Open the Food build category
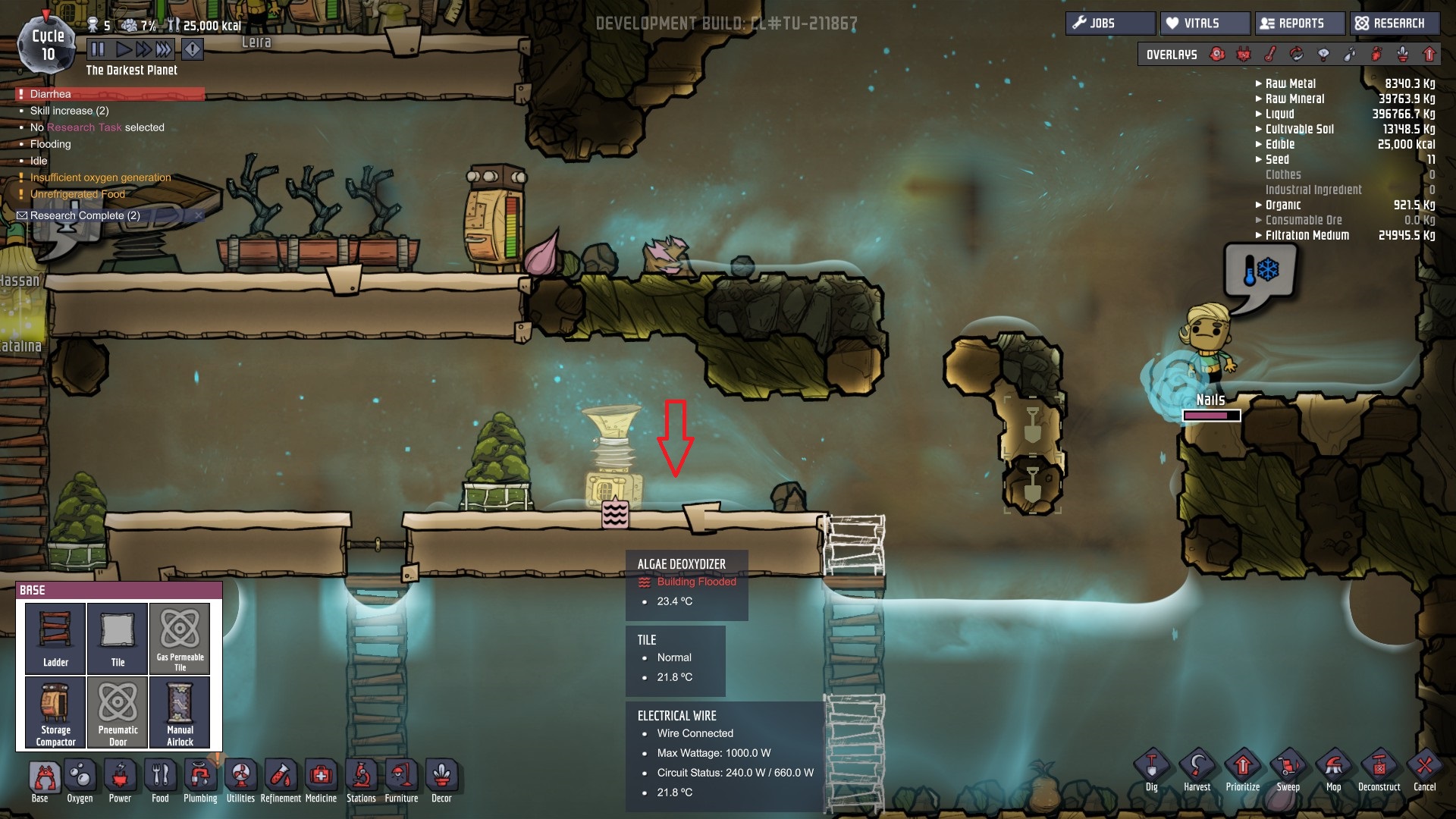This screenshot has width=1456, height=819. (x=160, y=780)
